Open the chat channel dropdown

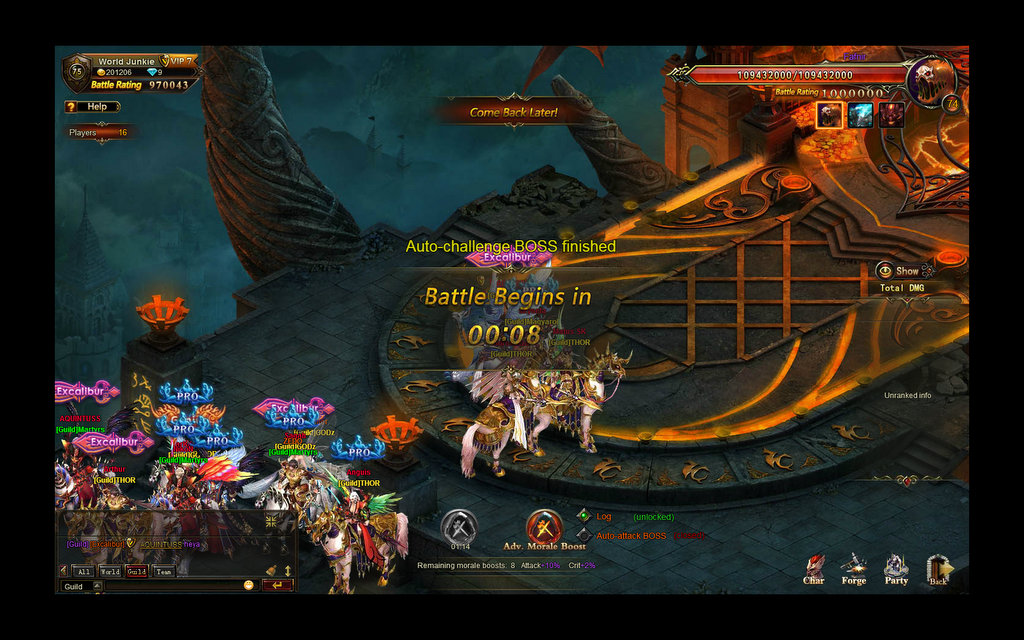(97, 586)
